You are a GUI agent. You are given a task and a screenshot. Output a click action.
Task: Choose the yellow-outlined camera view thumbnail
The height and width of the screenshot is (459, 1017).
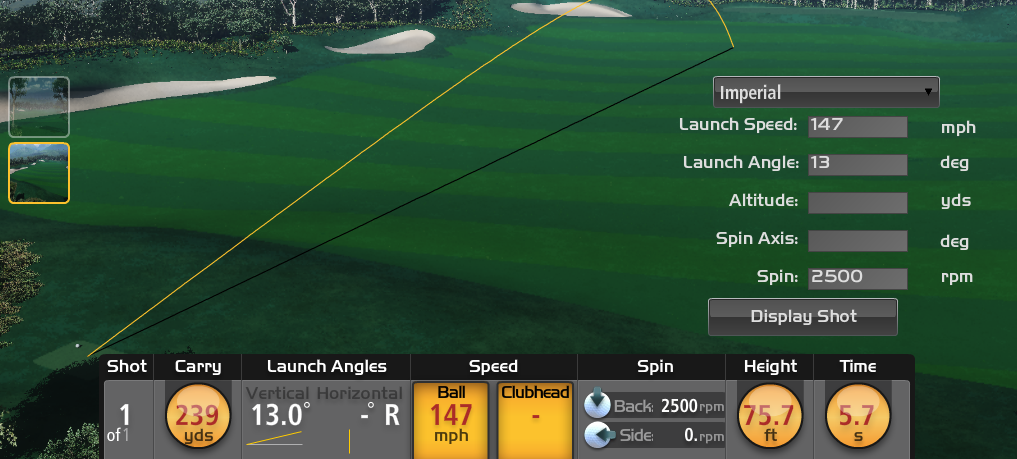click(x=39, y=173)
